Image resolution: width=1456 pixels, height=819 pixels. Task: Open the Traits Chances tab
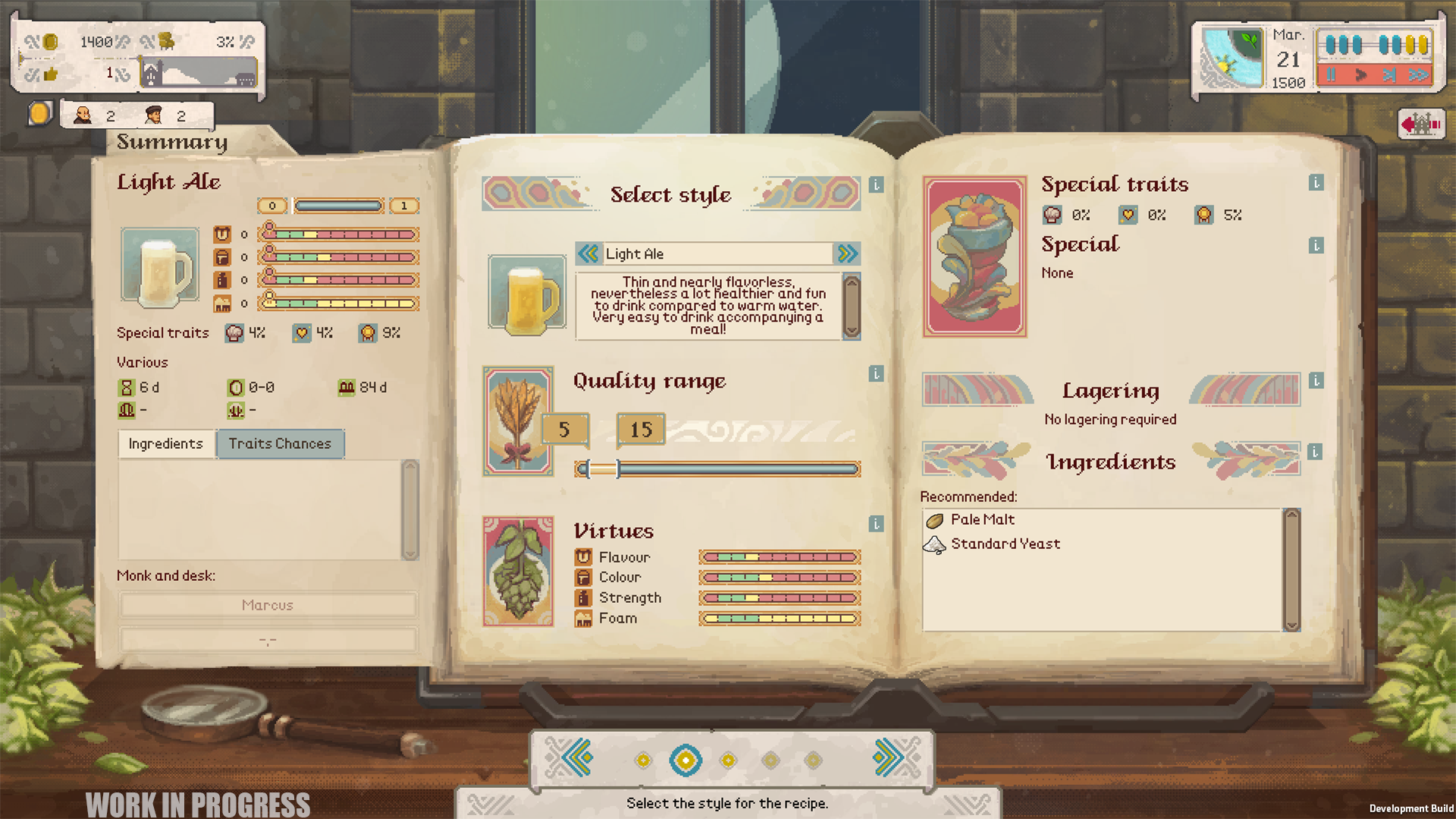pyautogui.click(x=281, y=444)
